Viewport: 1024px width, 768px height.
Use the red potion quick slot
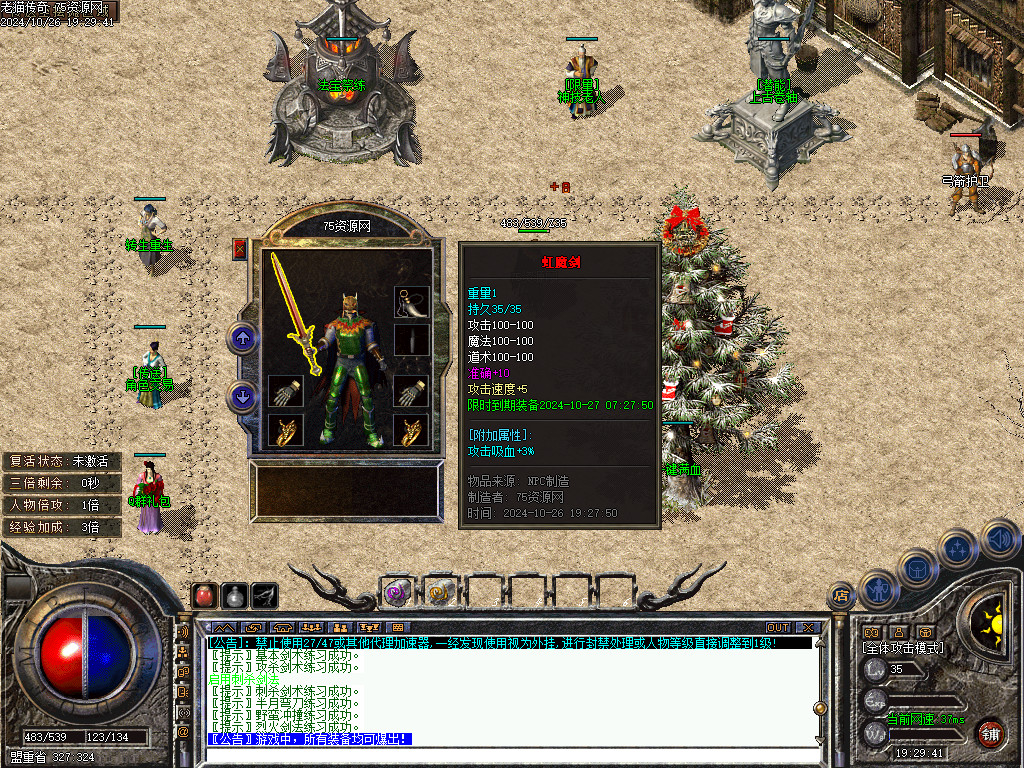(x=204, y=595)
